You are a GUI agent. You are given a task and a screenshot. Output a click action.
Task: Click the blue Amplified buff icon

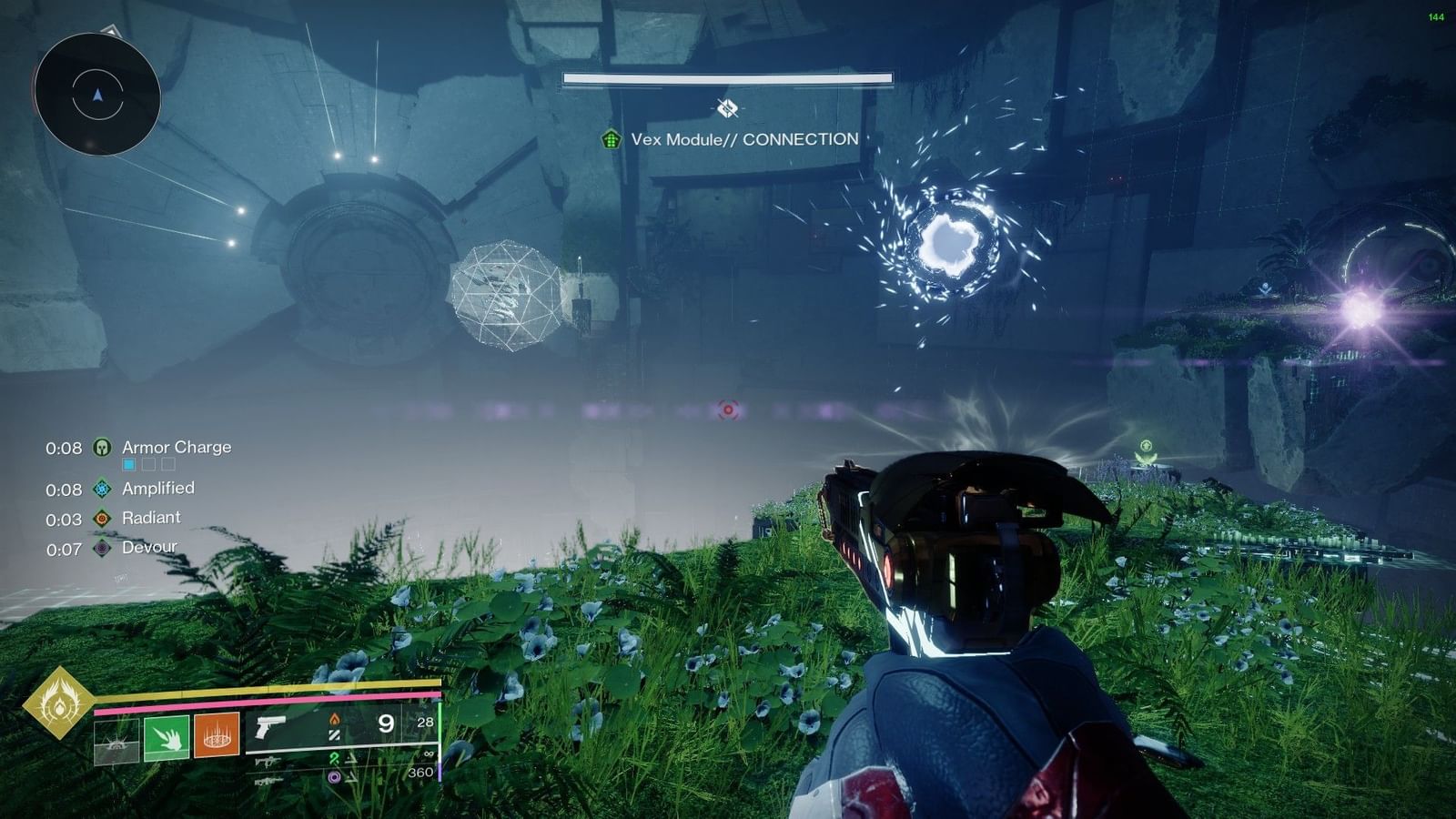click(103, 489)
